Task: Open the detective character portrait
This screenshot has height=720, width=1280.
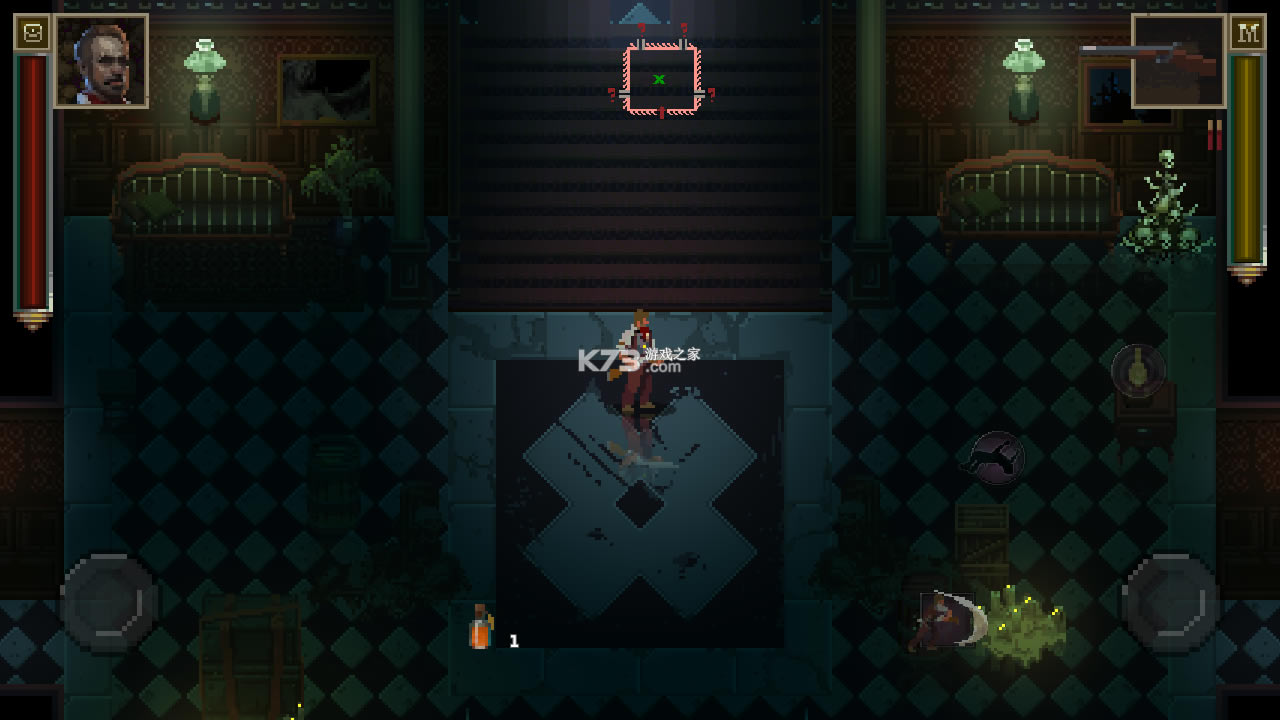Action: pyautogui.click(x=101, y=60)
